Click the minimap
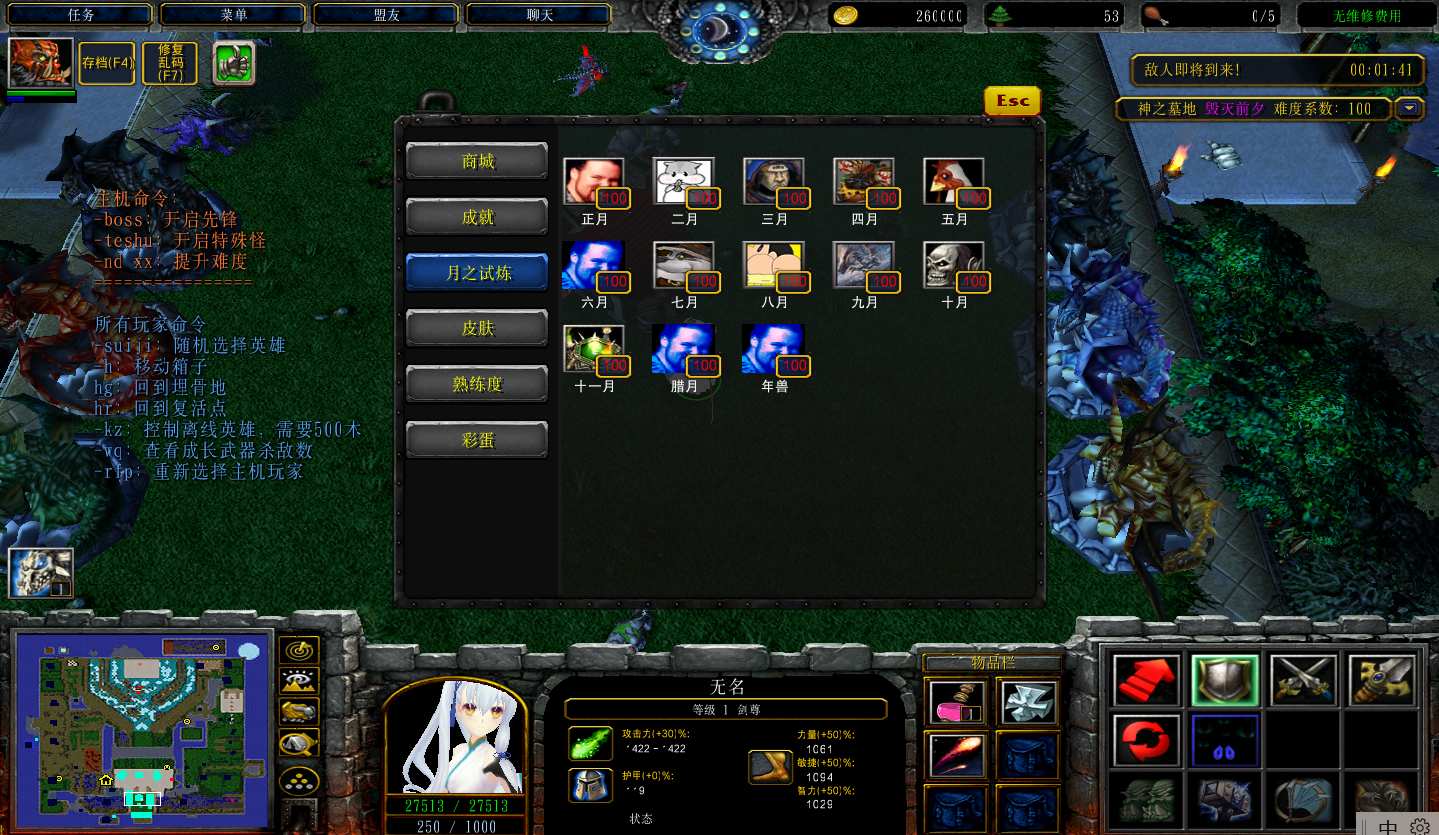 tap(140, 728)
